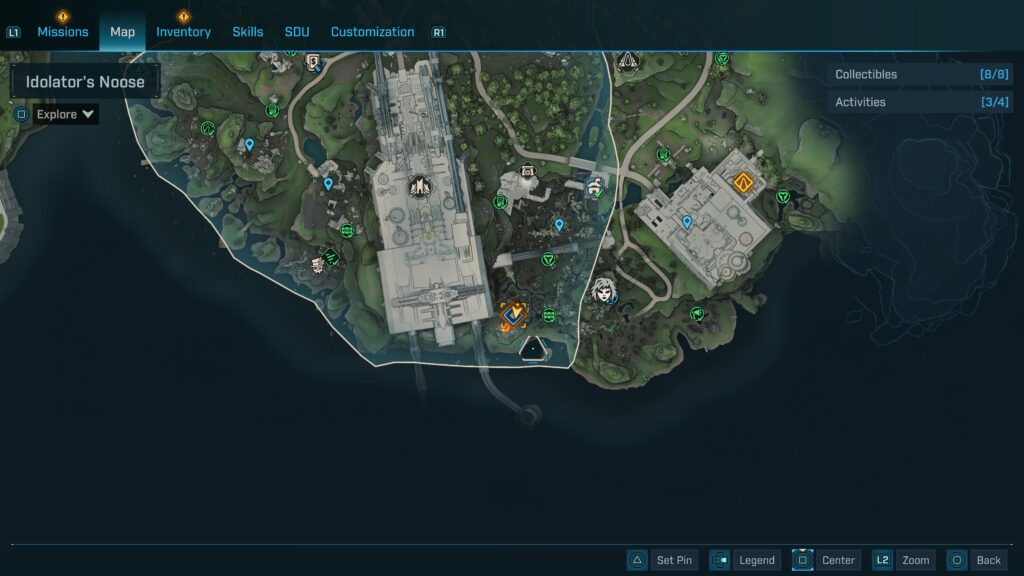1024x576 pixels.
Task: Switch to the Skills tab
Action: click(248, 32)
